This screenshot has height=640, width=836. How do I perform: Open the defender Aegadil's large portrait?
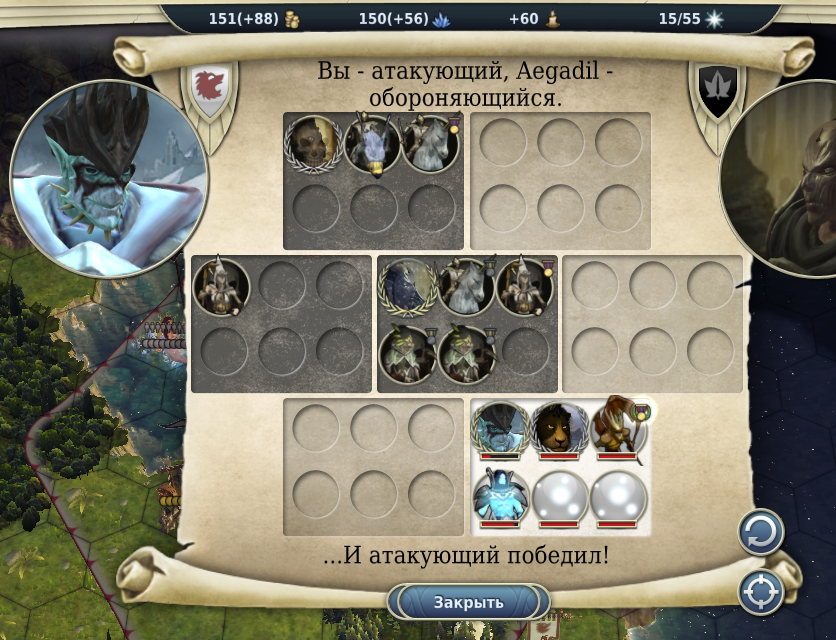785,178
